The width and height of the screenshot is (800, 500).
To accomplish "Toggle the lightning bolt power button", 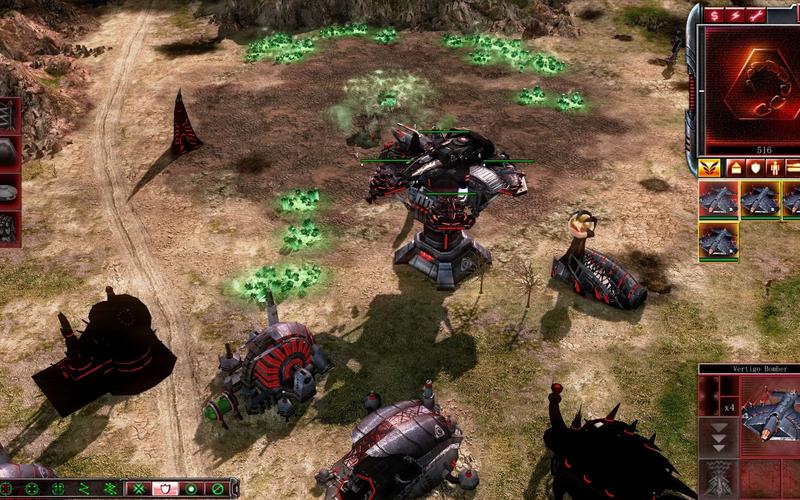I will [x=735, y=15].
